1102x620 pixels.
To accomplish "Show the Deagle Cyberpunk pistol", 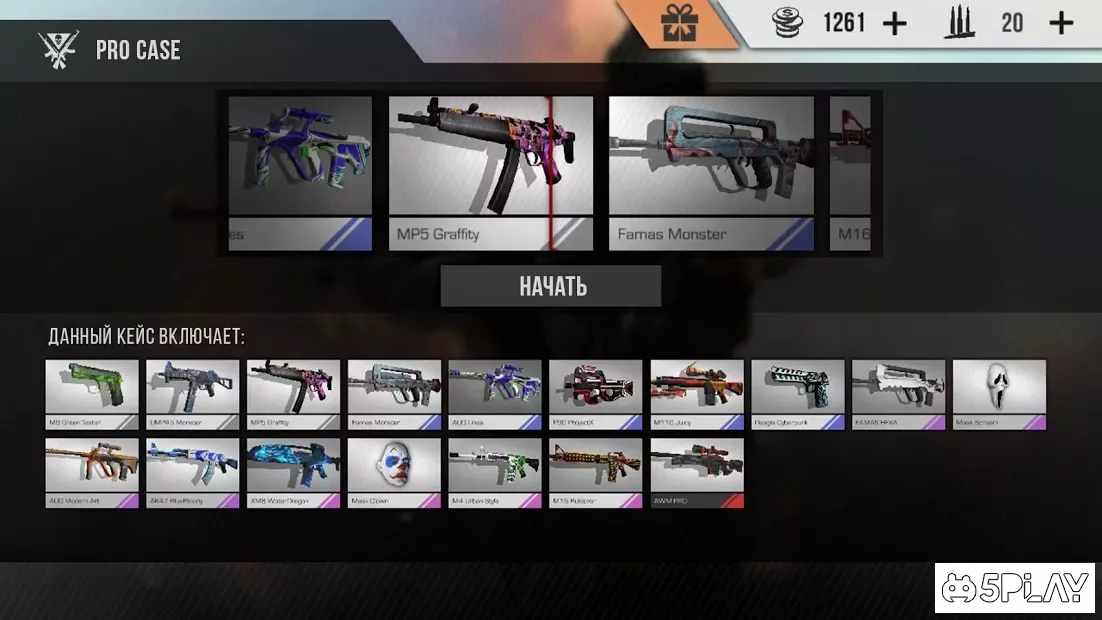I will point(798,393).
